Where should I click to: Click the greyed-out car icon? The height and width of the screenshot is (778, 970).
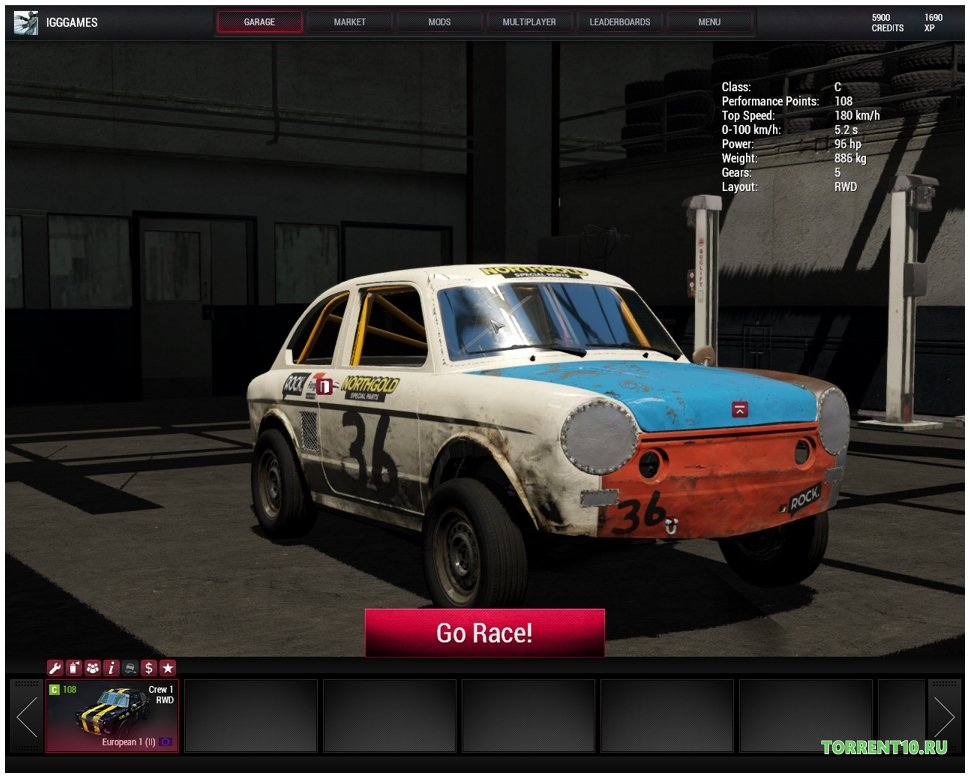tap(130, 668)
